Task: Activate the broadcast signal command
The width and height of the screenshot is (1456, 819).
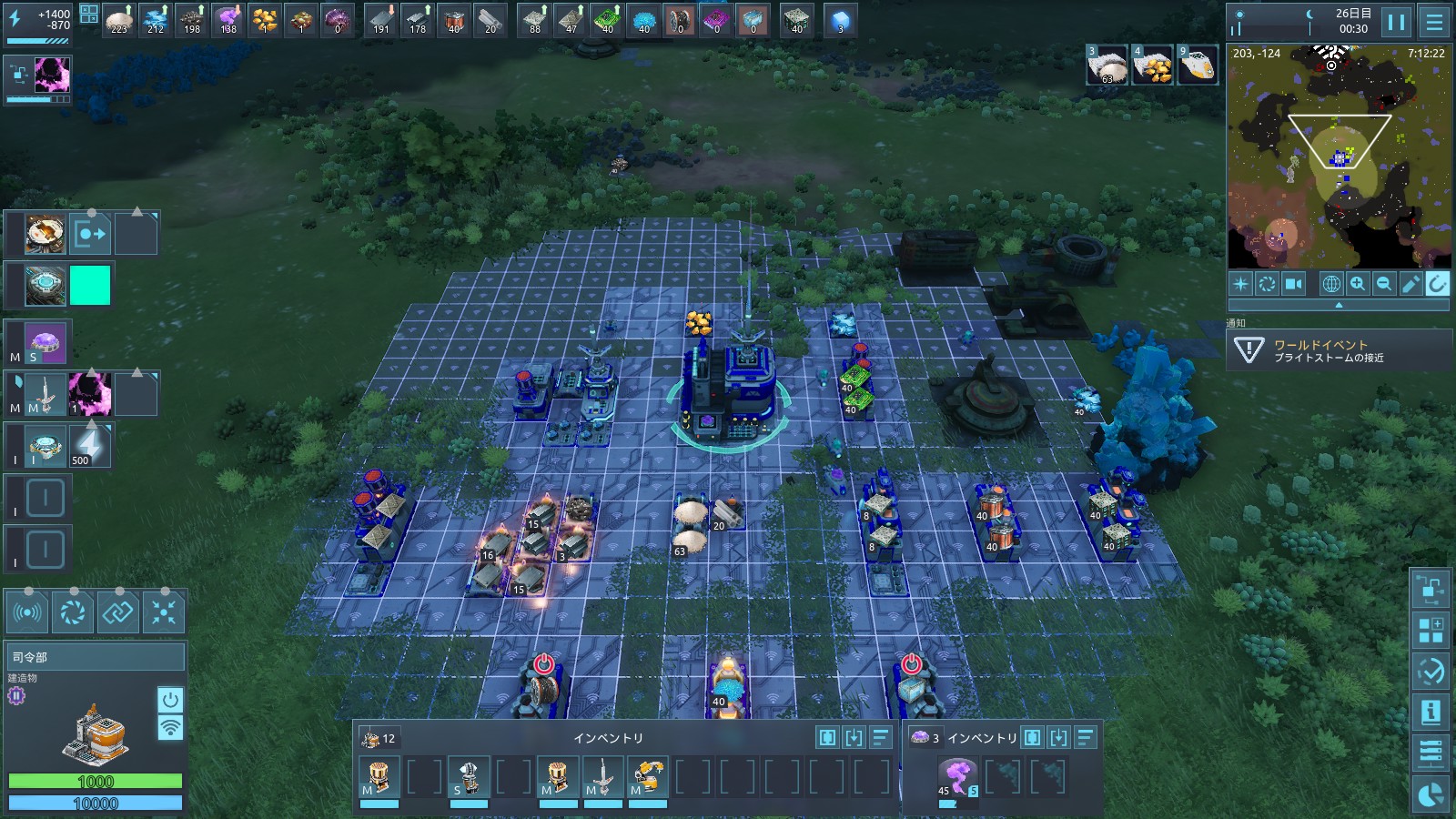Action: pos(27,612)
